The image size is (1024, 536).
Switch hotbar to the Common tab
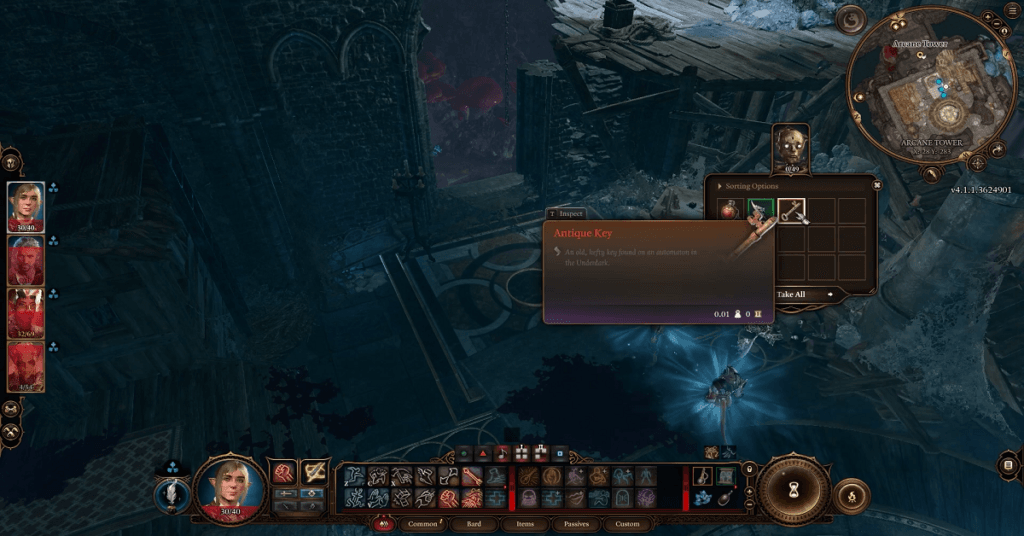point(423,523)
